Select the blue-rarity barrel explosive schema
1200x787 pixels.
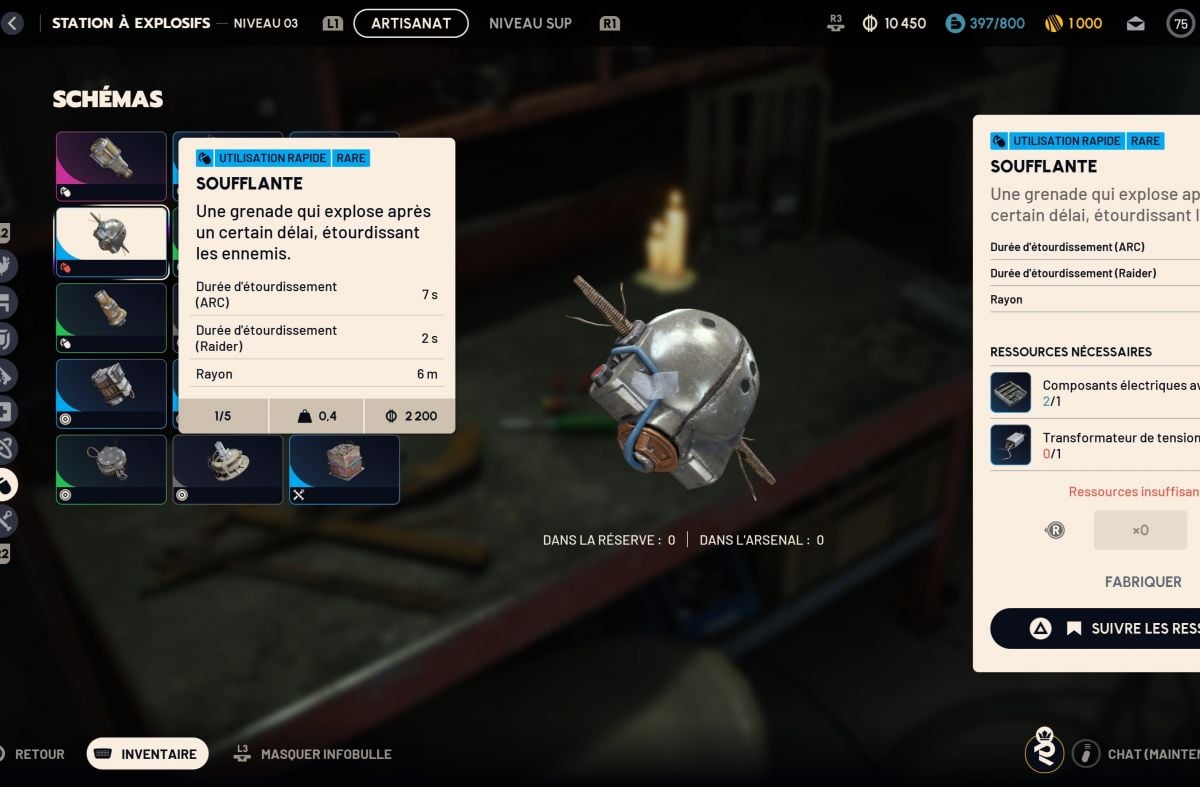tap(111, 393)
